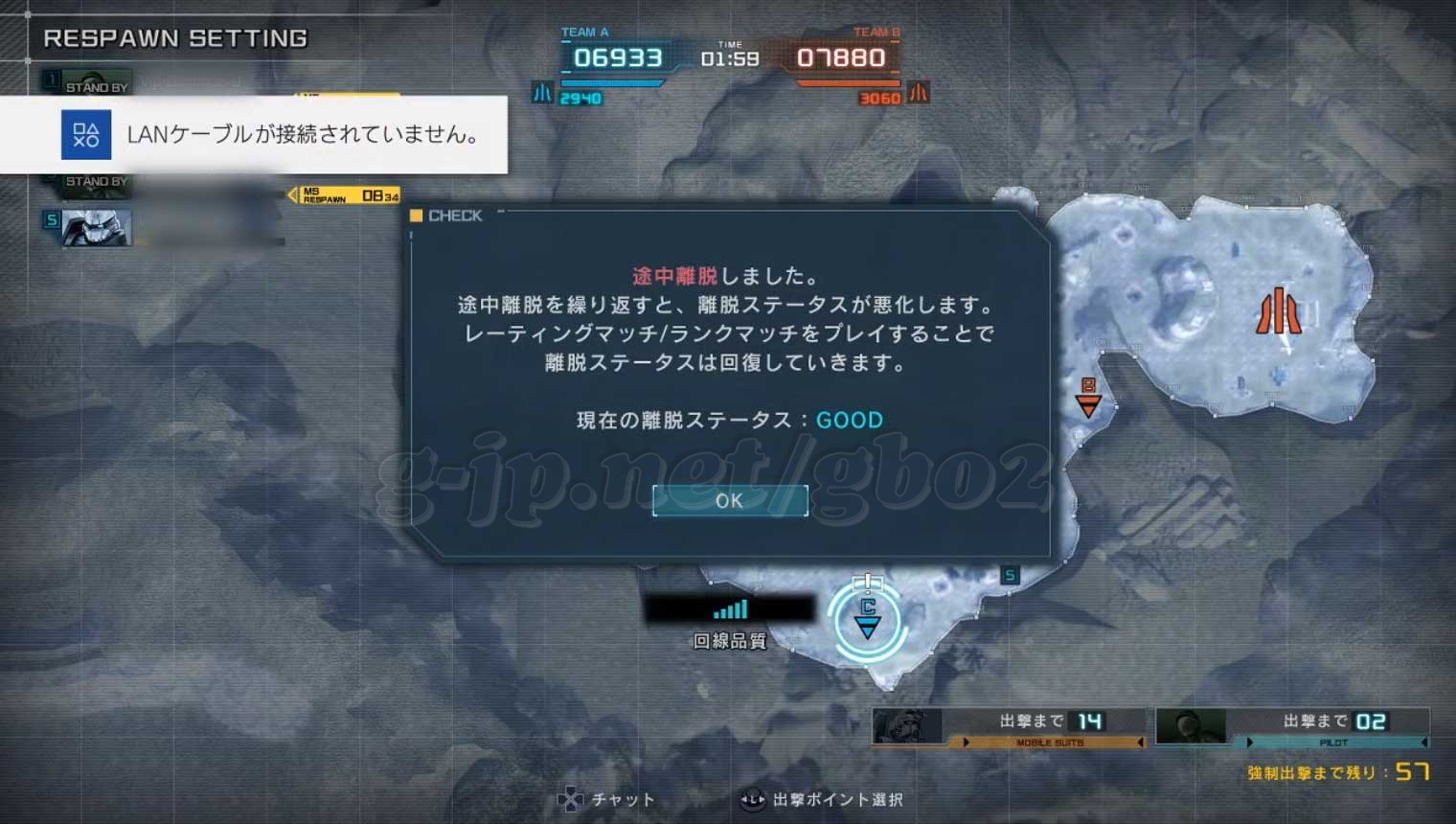Image resolution: width=1456 pixels, height=824 pixels.
Task: Click the PlayStation logo on the LAN notification
Action: coord(86,135)
